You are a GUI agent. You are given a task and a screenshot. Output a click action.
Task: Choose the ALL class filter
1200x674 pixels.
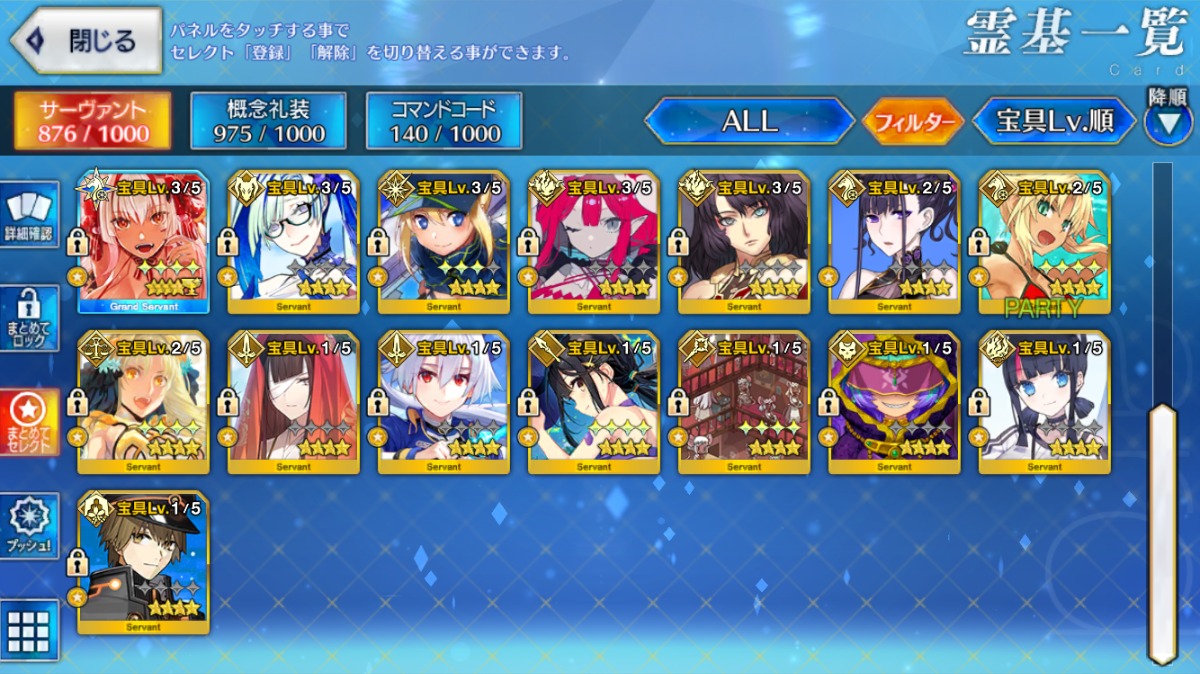749,122
